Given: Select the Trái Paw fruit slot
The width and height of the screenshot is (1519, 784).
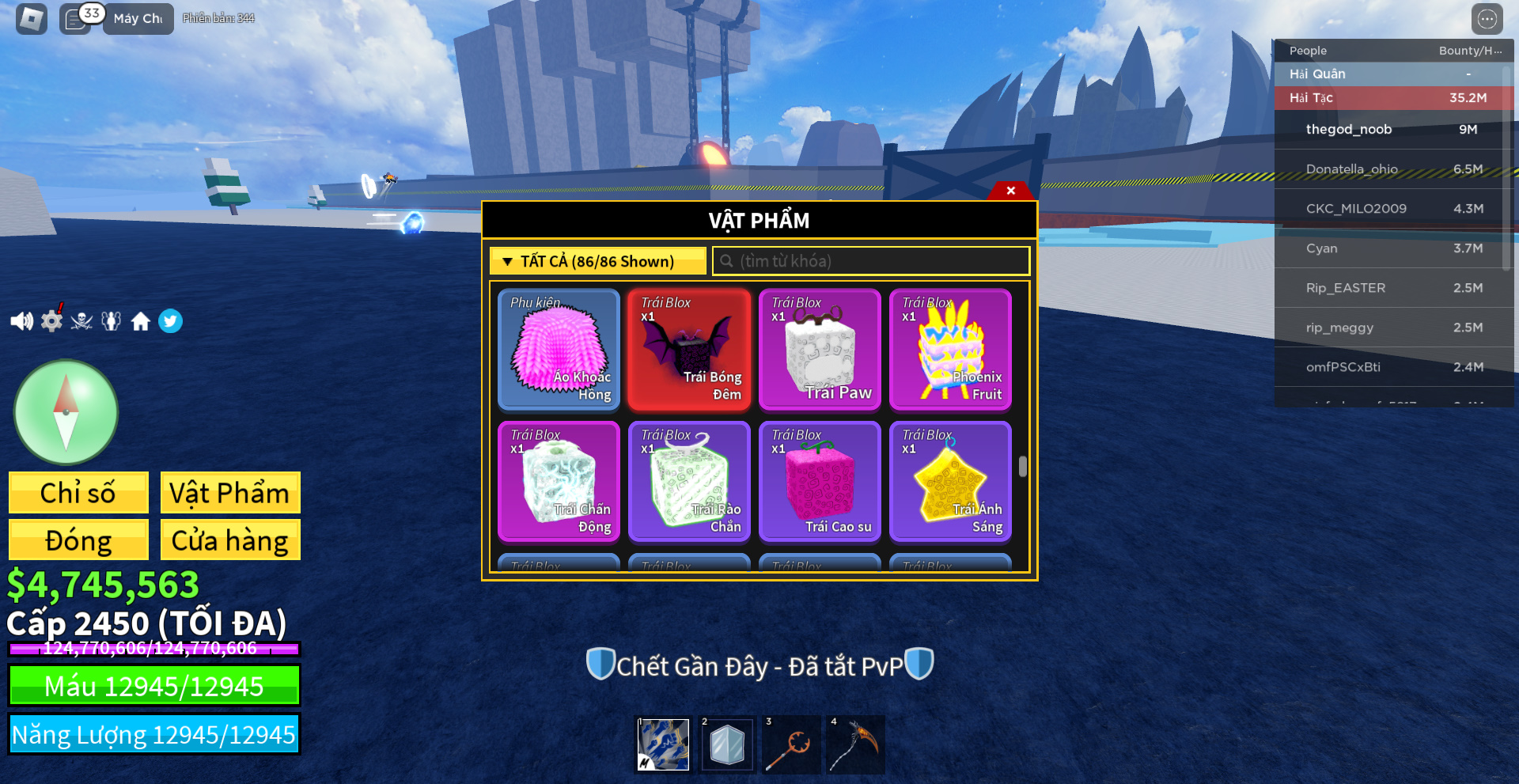Looking at the screenshot, I should coord(820,350).
